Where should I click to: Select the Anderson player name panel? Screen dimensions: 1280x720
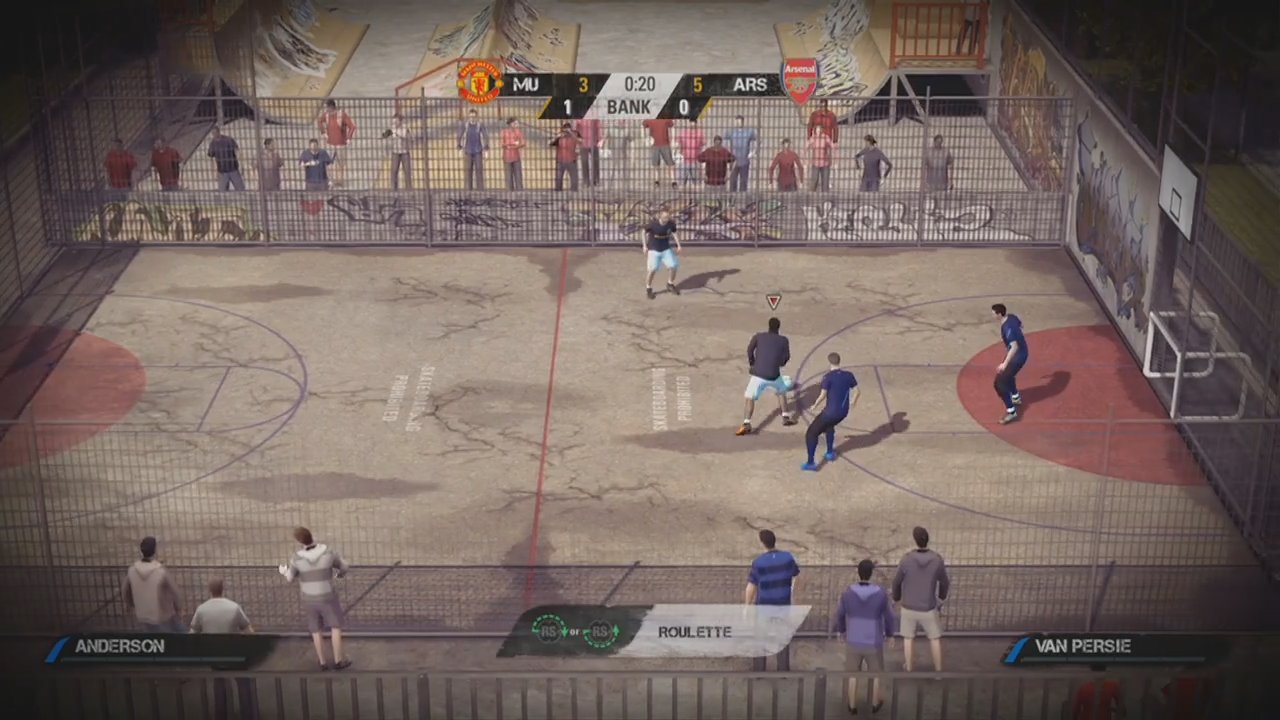150,647
